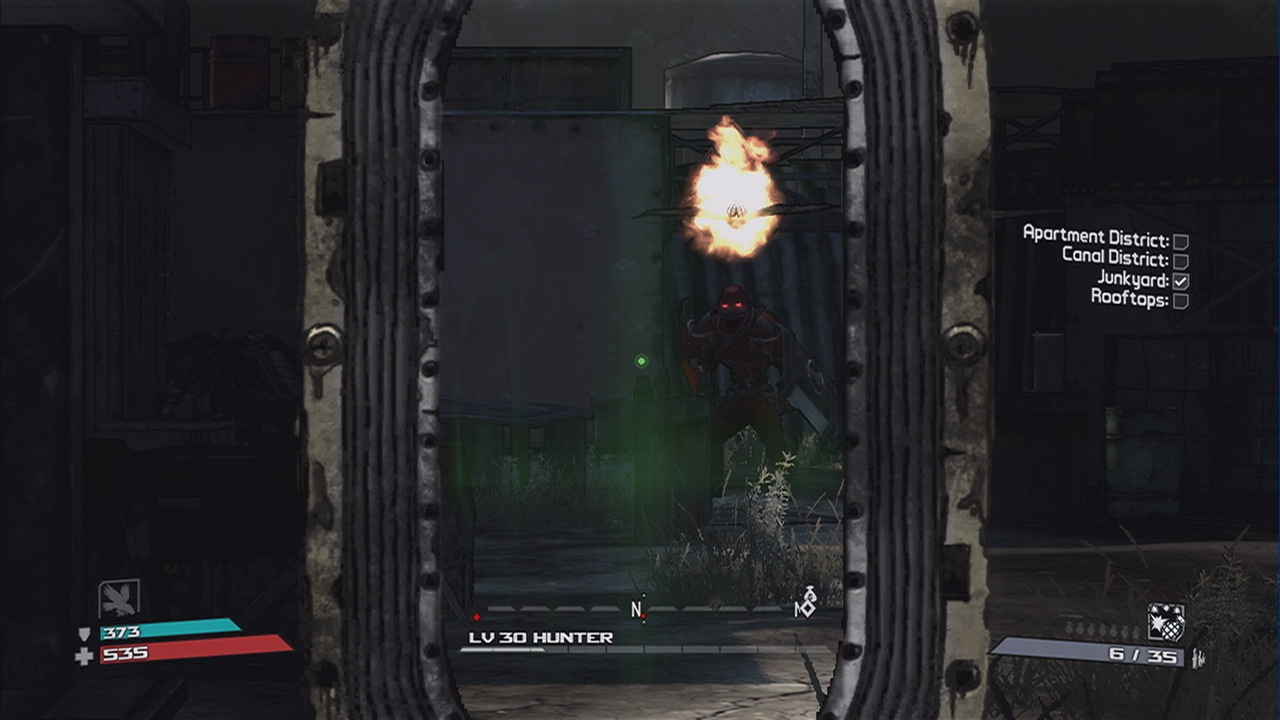Click the compass strip's North marker
This screenshot has height=720, width=1280.
point(636,608)
